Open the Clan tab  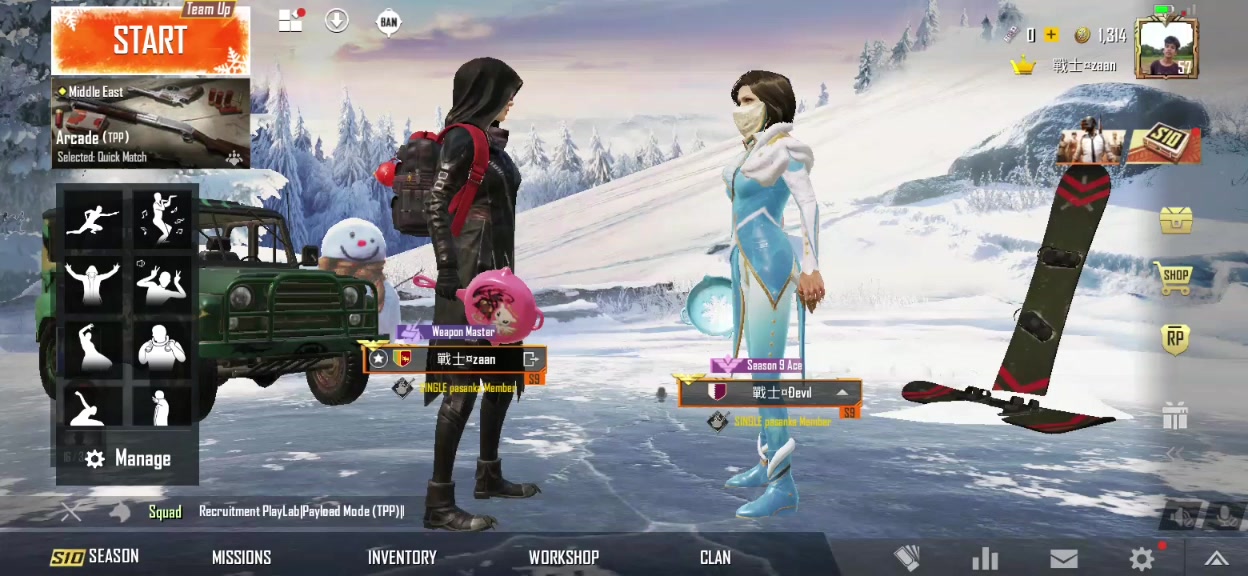click(x=715, y=557)
